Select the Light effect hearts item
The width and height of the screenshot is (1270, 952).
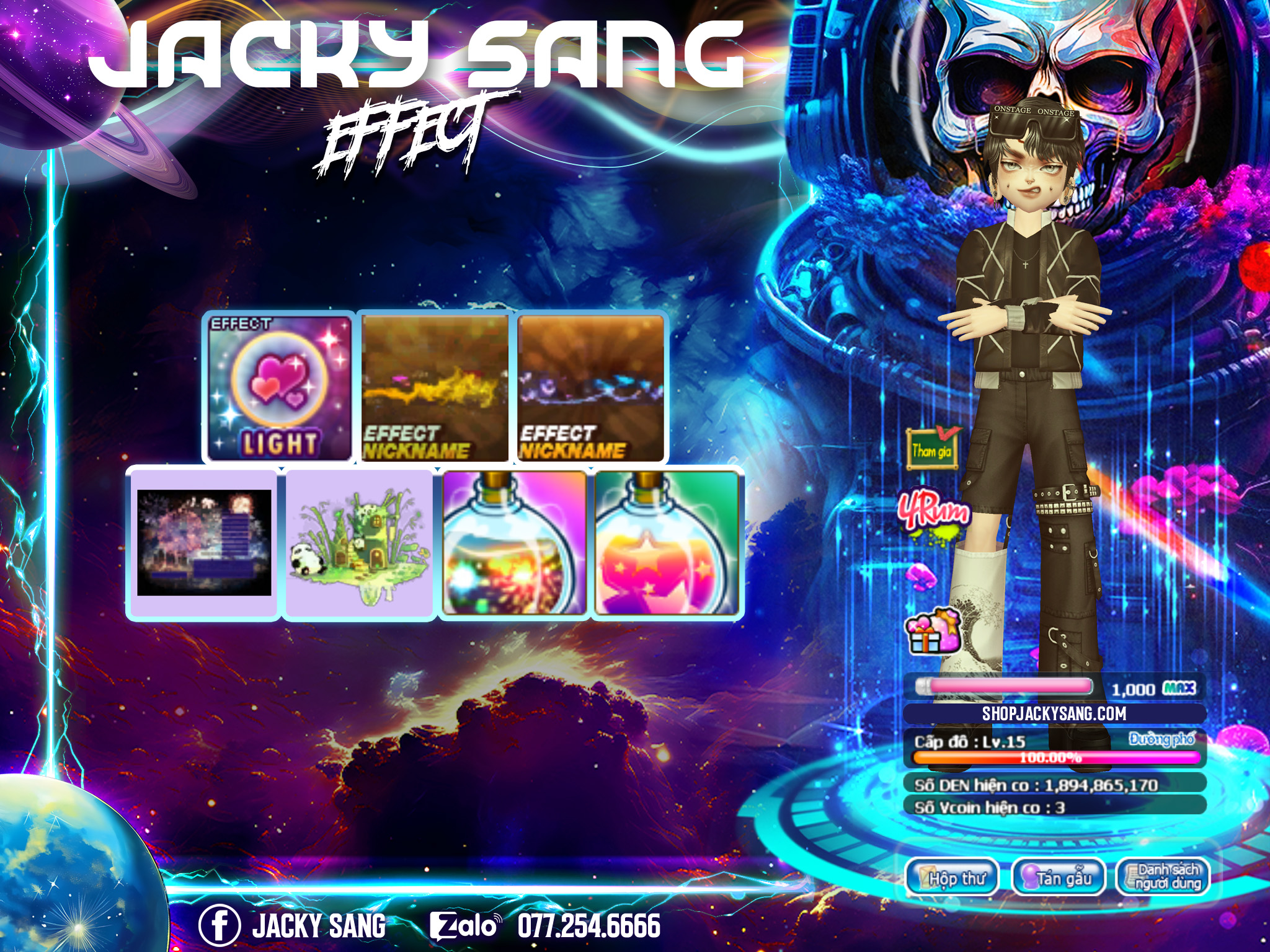pos(279,388)
